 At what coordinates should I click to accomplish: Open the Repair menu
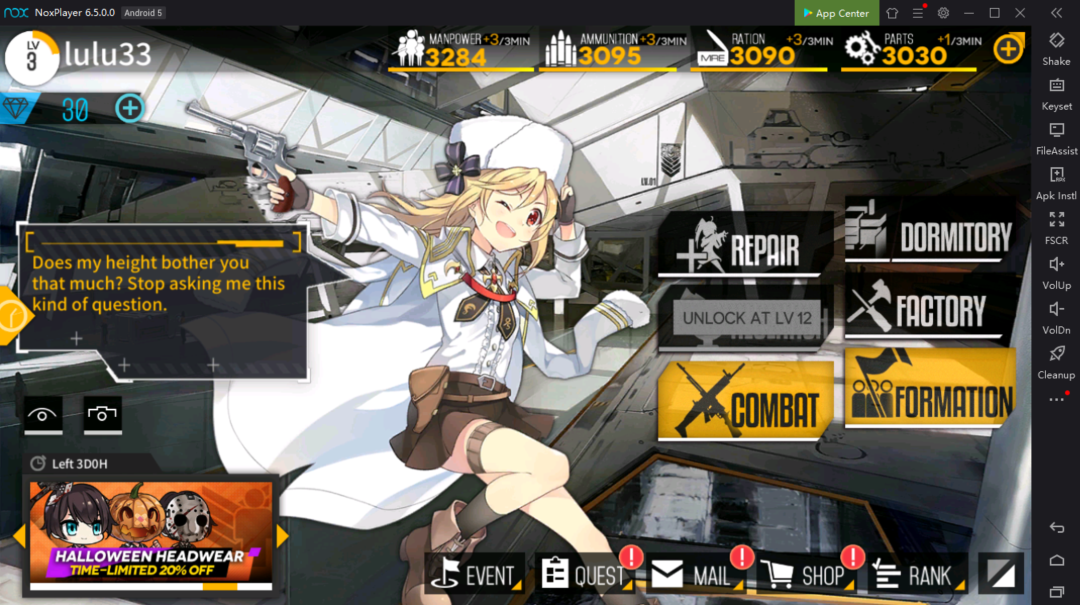click(745, 246)
